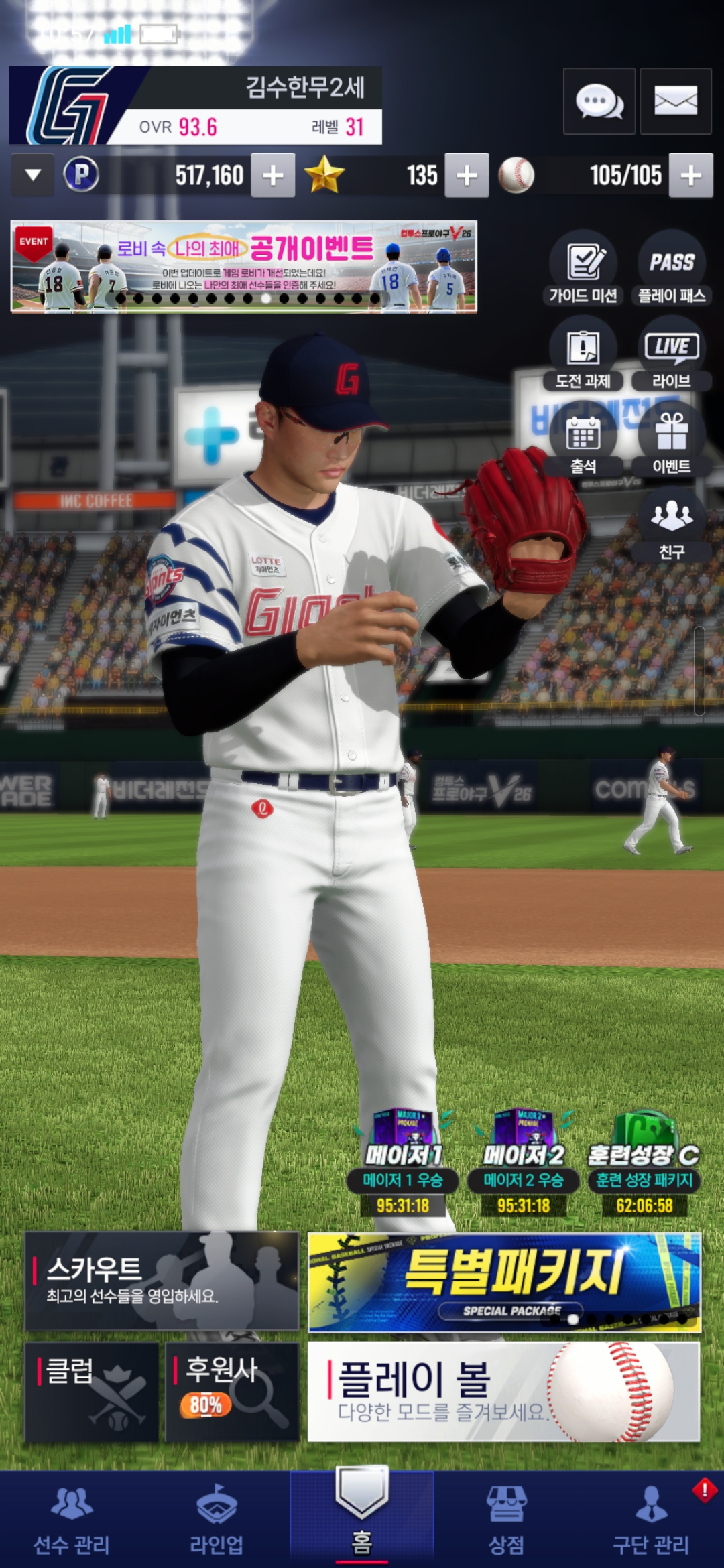The image size is (724, 1568).
Task: Add more stars with plus button
Action: point(467,176)
